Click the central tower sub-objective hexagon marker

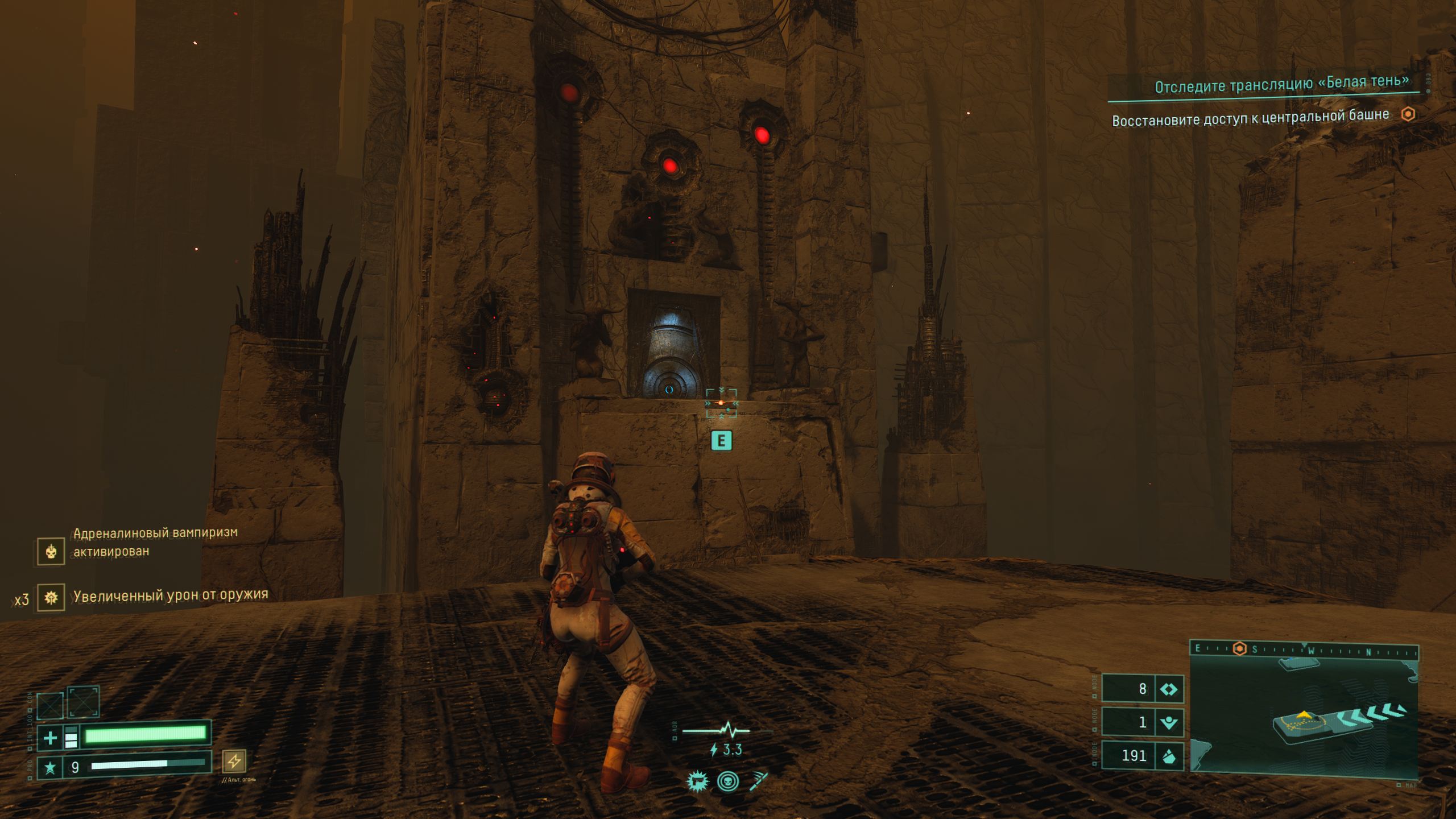(x=1408, y=114)
